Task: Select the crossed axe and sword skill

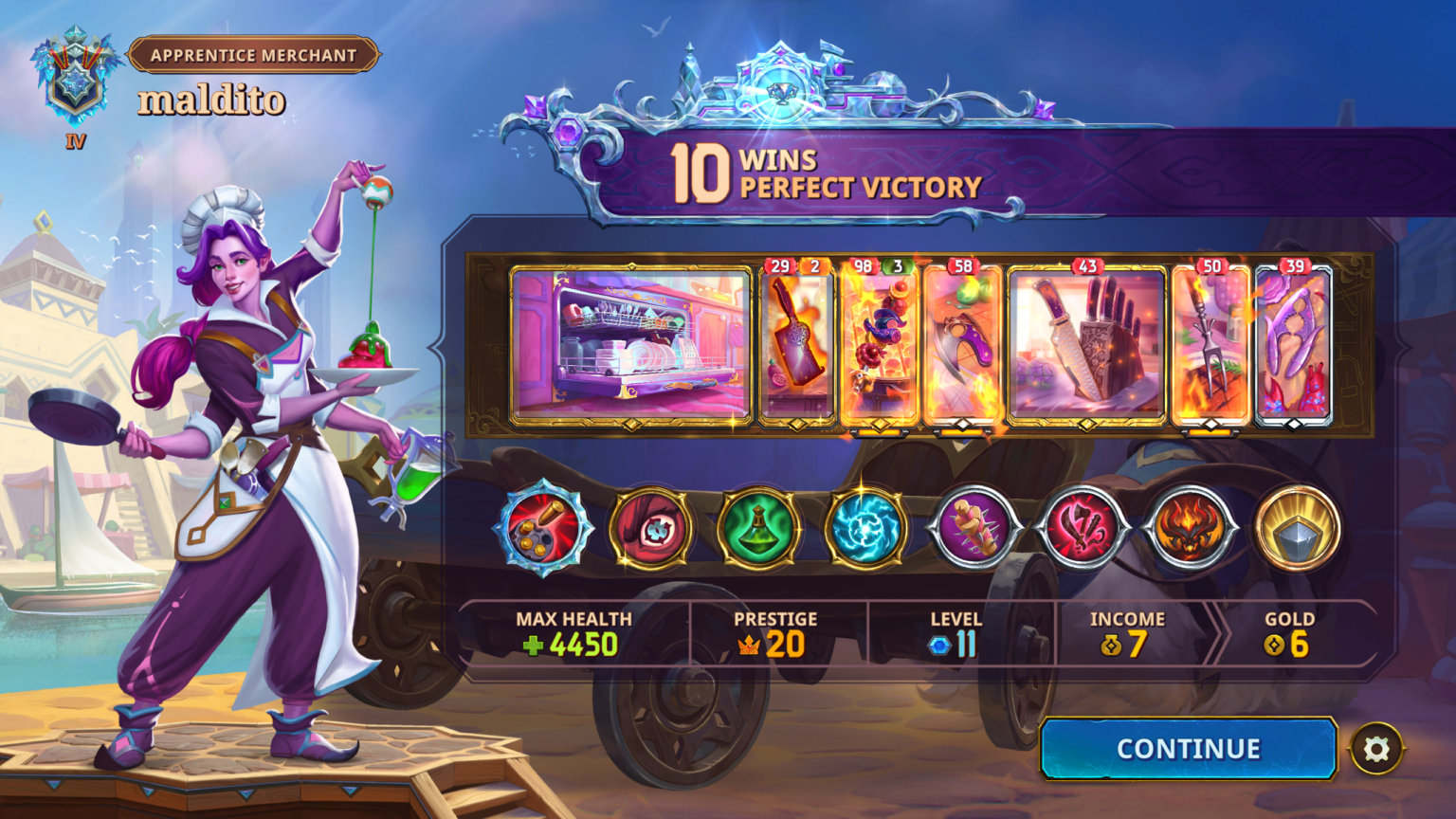Action: 1082,528
